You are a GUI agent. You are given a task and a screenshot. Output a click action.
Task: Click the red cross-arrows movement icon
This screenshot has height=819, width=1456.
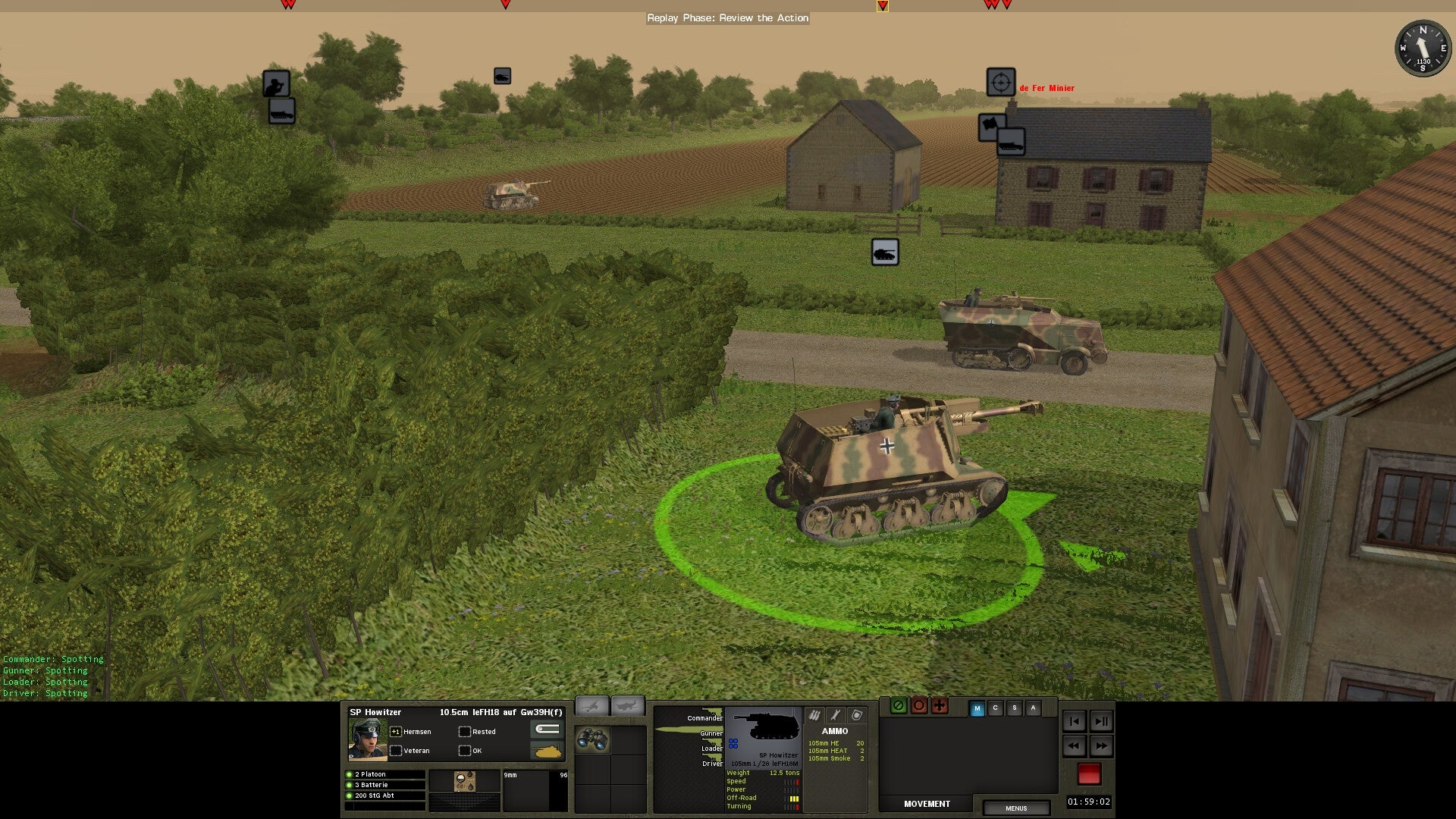point(939,706)
